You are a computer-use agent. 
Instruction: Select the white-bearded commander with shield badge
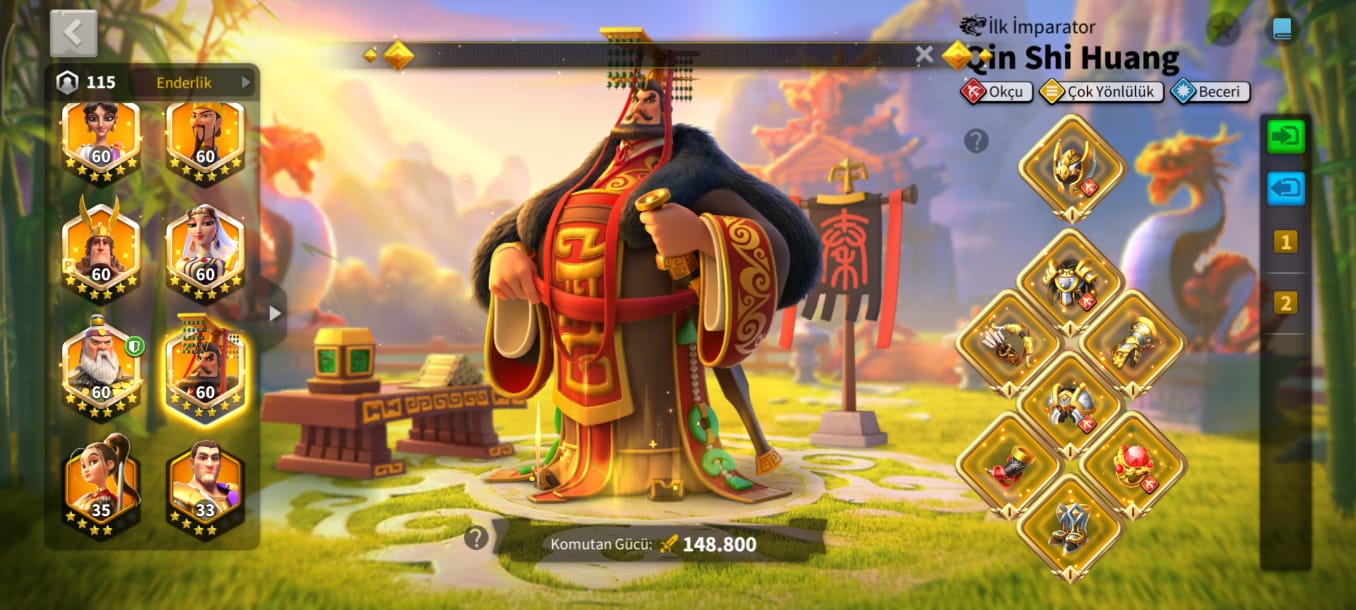point(101,366)
